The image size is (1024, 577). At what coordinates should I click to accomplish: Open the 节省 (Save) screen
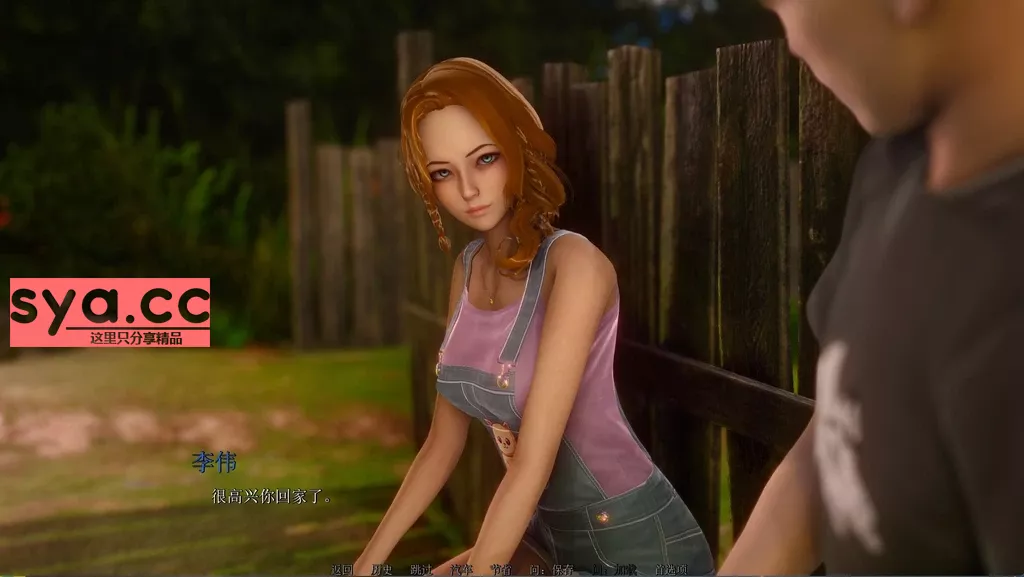[500, 570]
